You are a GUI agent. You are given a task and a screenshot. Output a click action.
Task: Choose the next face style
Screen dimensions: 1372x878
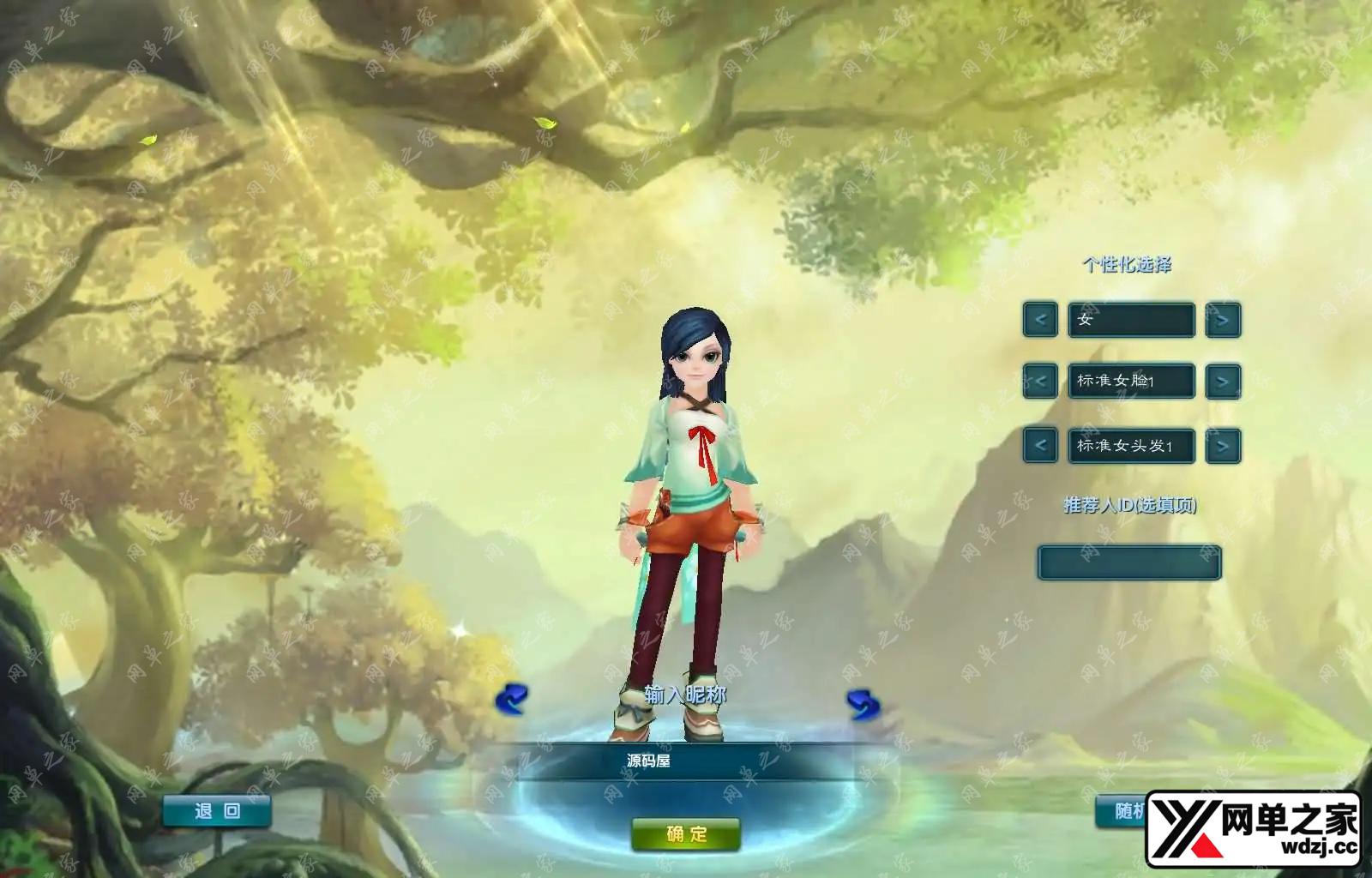pos(1223,382)
